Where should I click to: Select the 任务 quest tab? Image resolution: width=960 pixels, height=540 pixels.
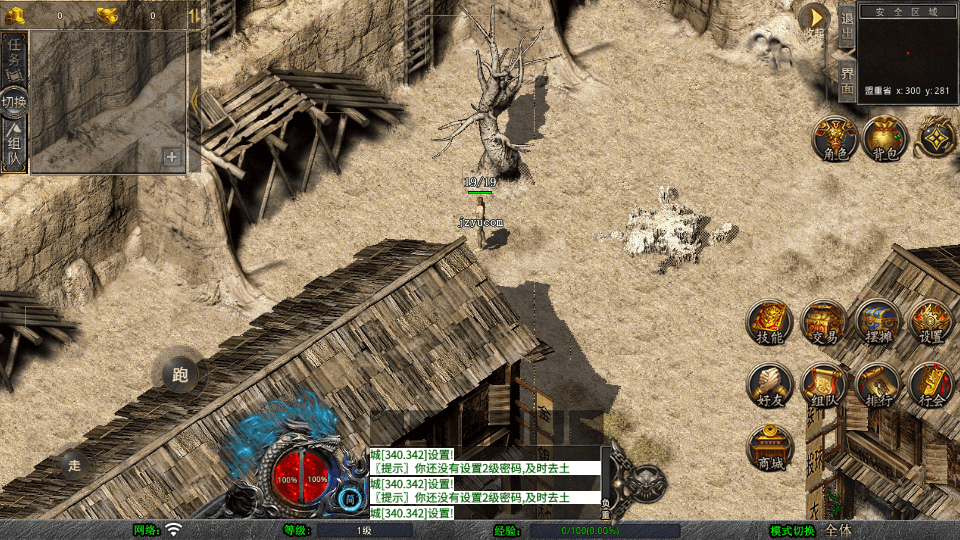pyautogui.click(x=14, y=55)
